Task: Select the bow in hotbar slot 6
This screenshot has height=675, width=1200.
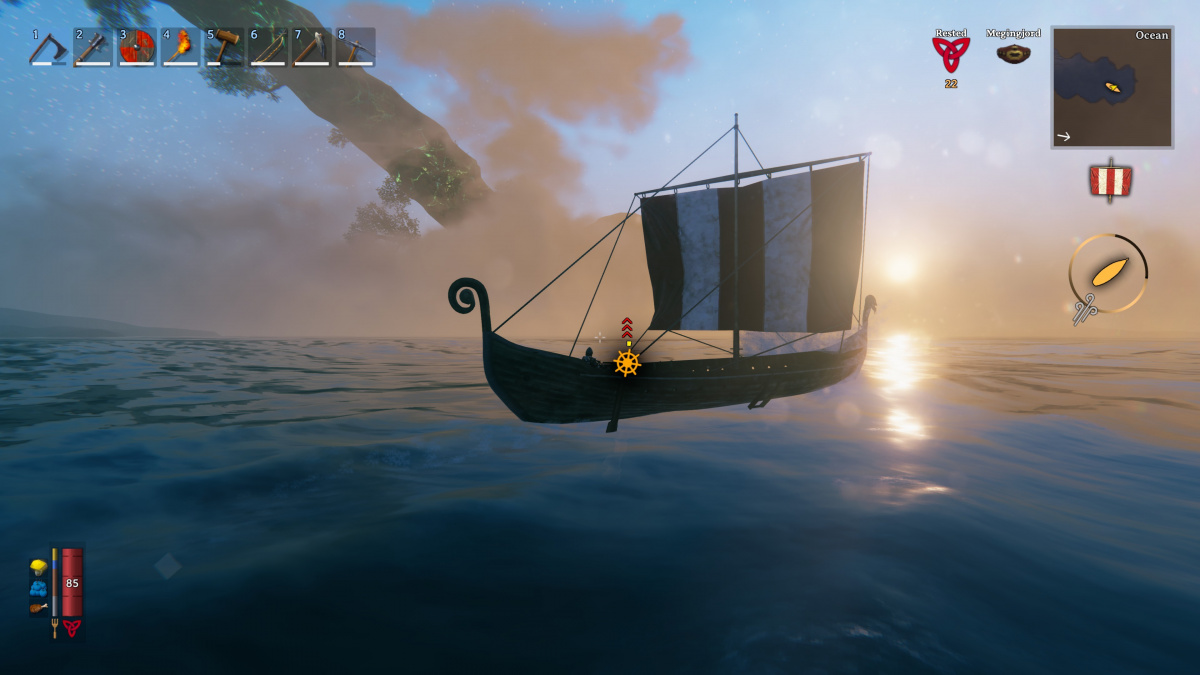Action: point(268,47)
